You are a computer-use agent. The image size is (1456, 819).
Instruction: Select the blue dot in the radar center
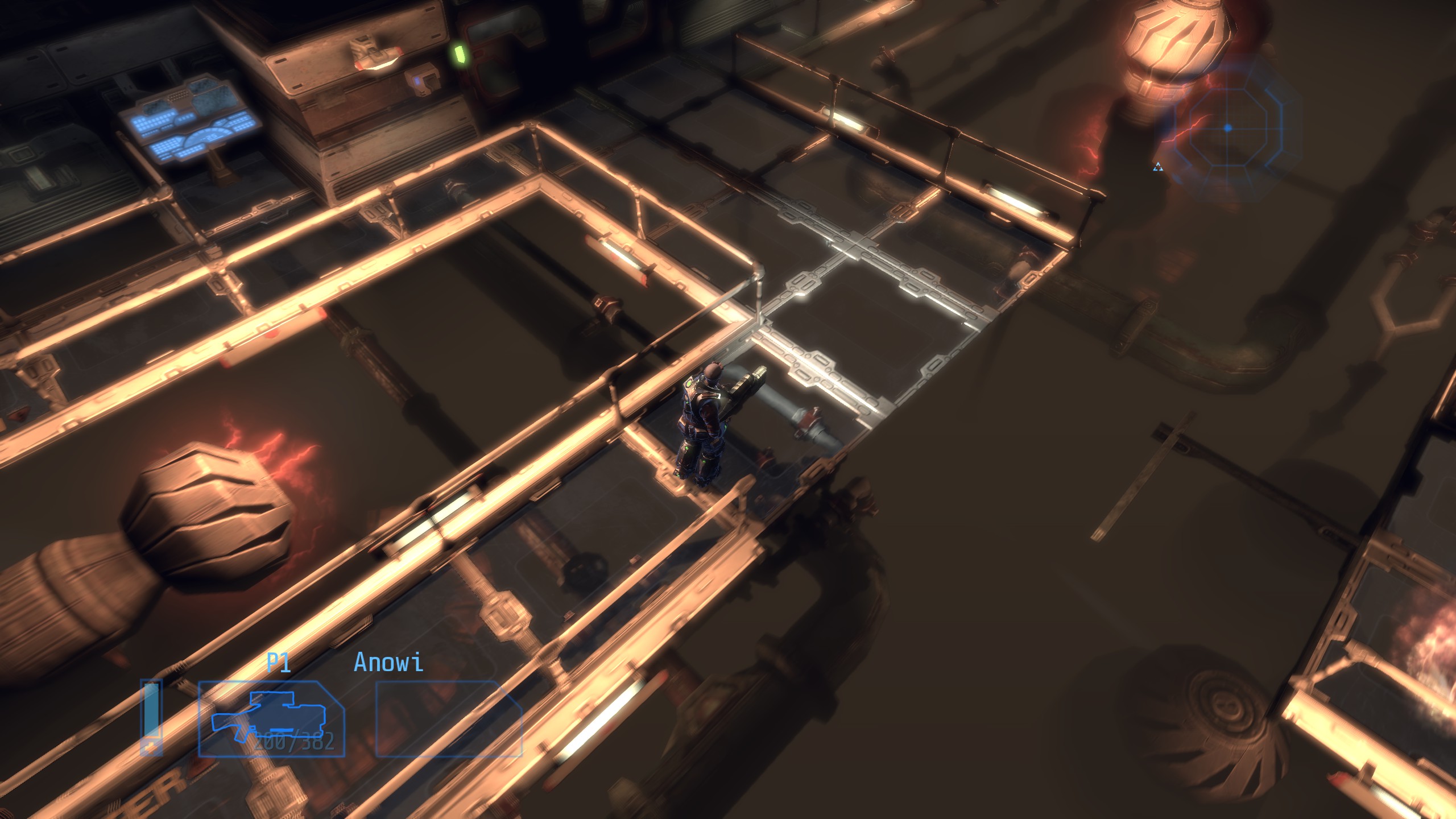[x=1228, y=130]
